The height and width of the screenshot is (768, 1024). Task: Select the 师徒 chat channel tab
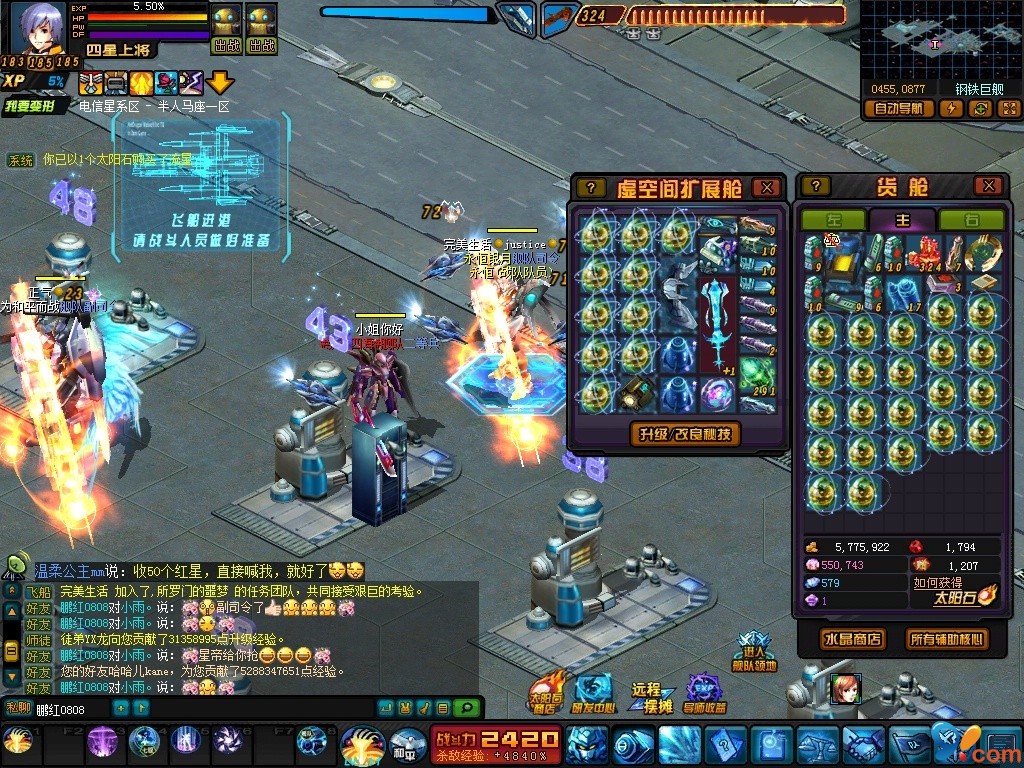pyautogui.click(x=37, y=639)
